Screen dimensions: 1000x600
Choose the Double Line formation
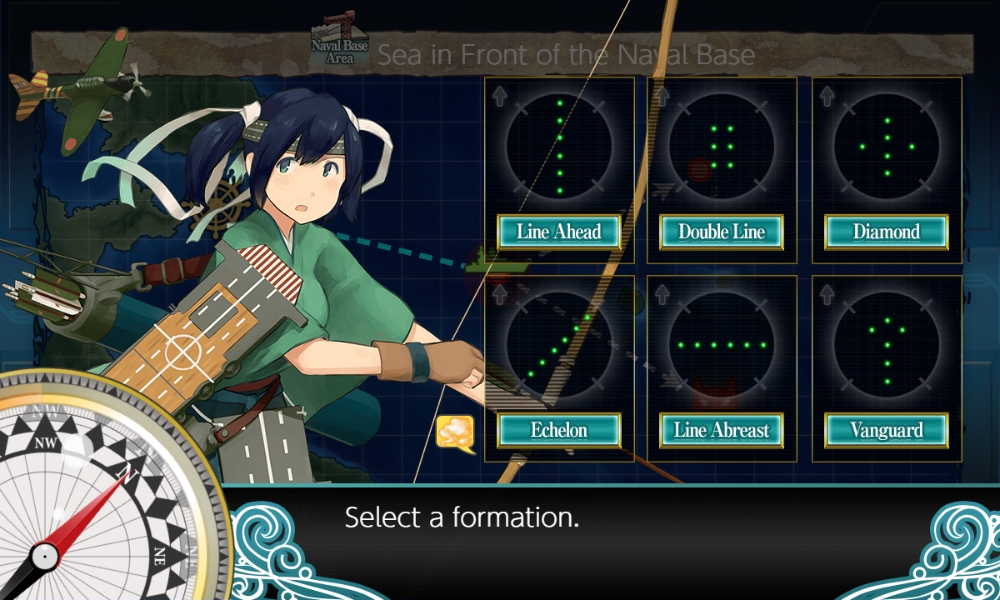tap(722, 232)
